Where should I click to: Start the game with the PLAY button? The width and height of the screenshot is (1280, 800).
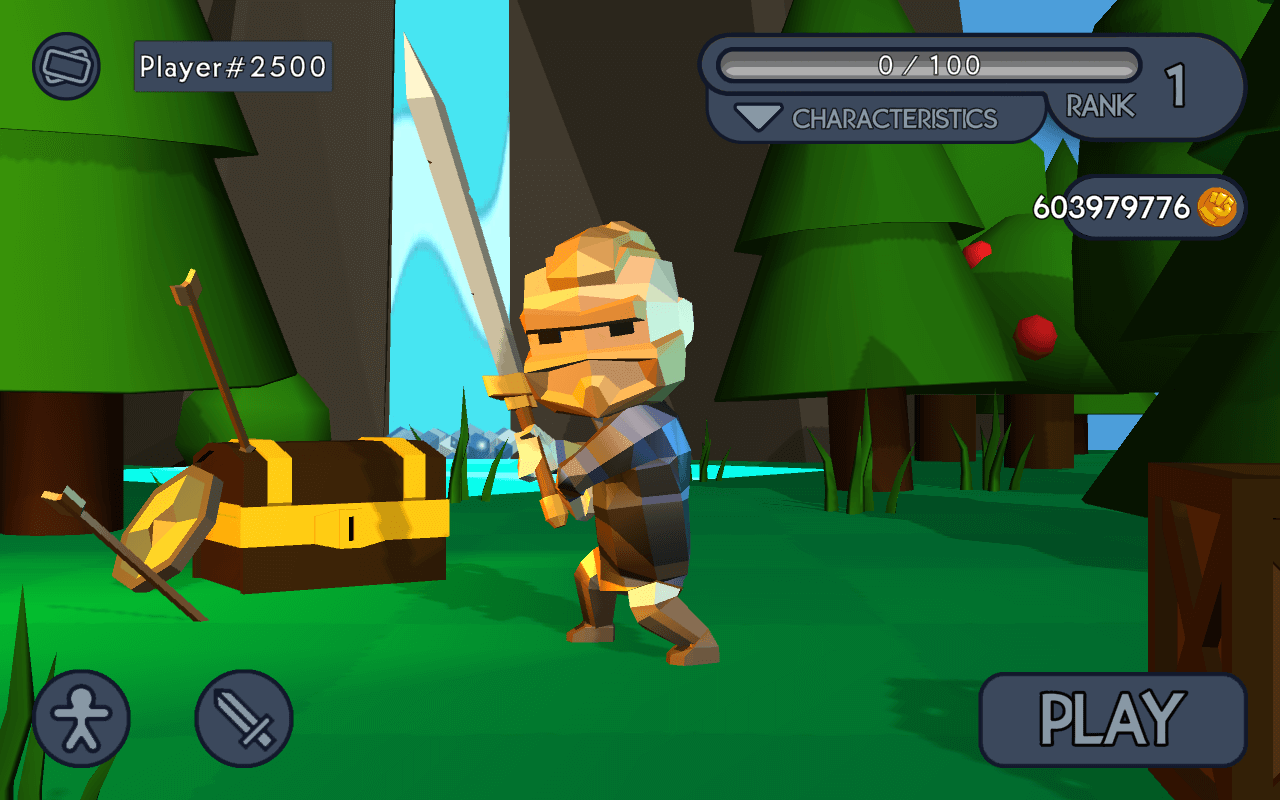(1112, 719)
